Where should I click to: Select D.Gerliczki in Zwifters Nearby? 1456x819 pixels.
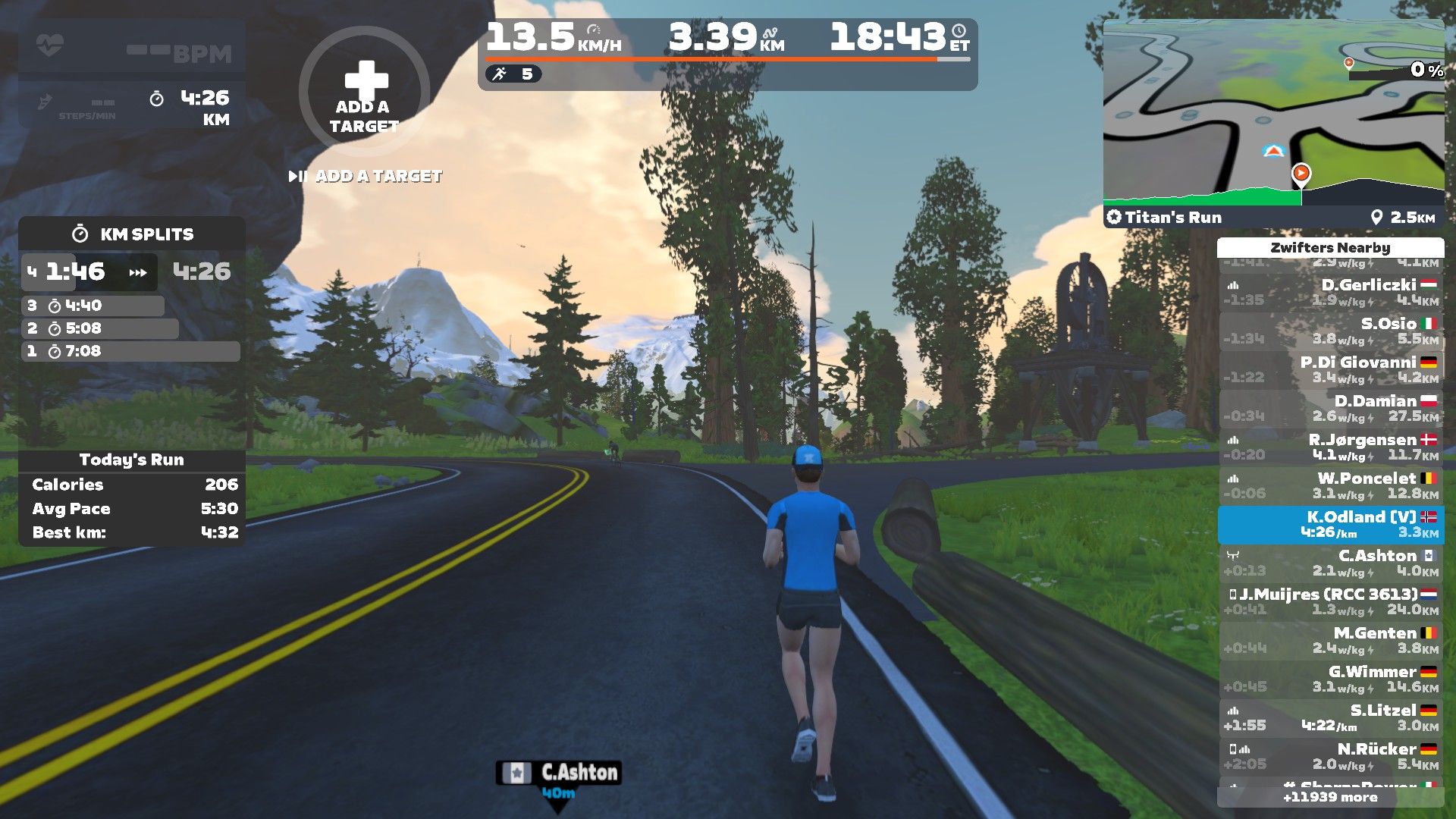(1331, 293)
